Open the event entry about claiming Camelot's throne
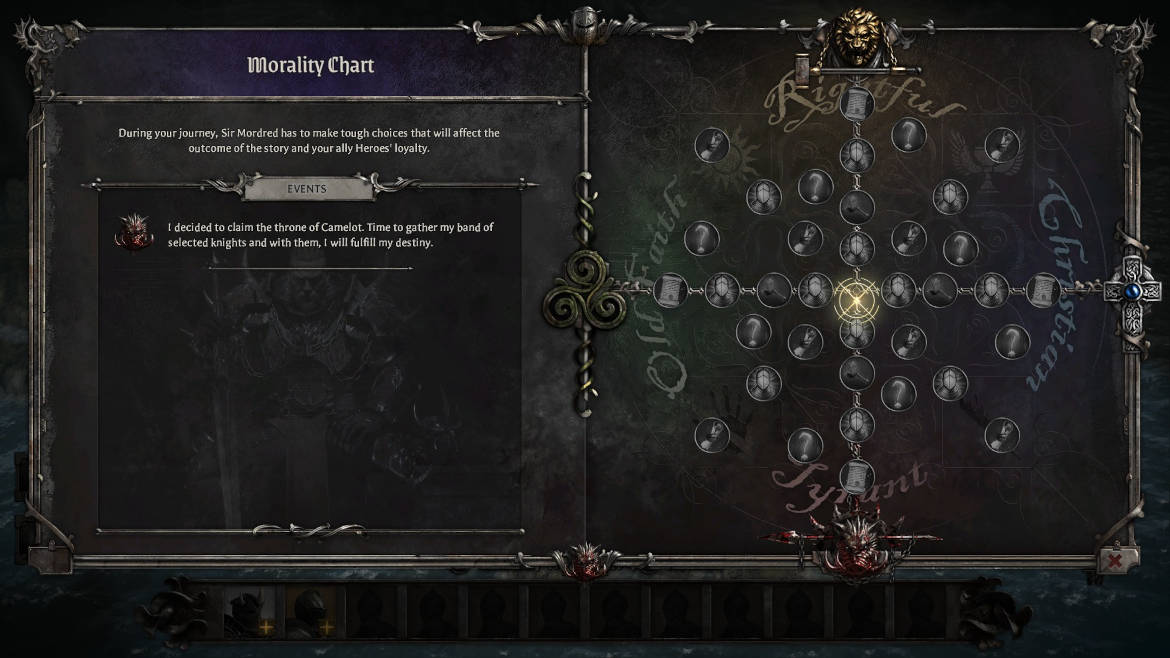This screenshot has height=658, width=1170. (x=330, y=235)
